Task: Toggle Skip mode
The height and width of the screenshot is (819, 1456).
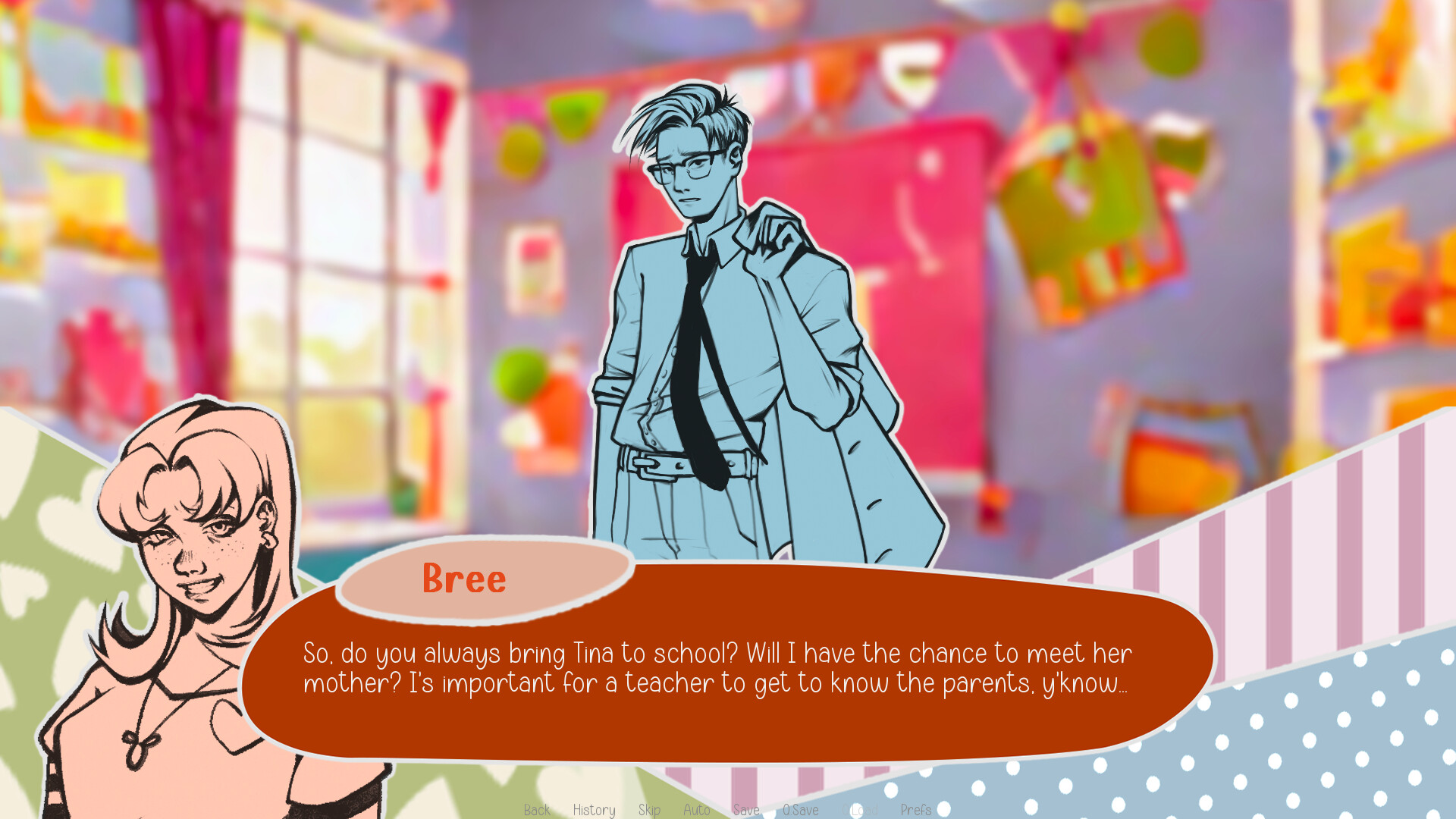Action: (649, 810)
